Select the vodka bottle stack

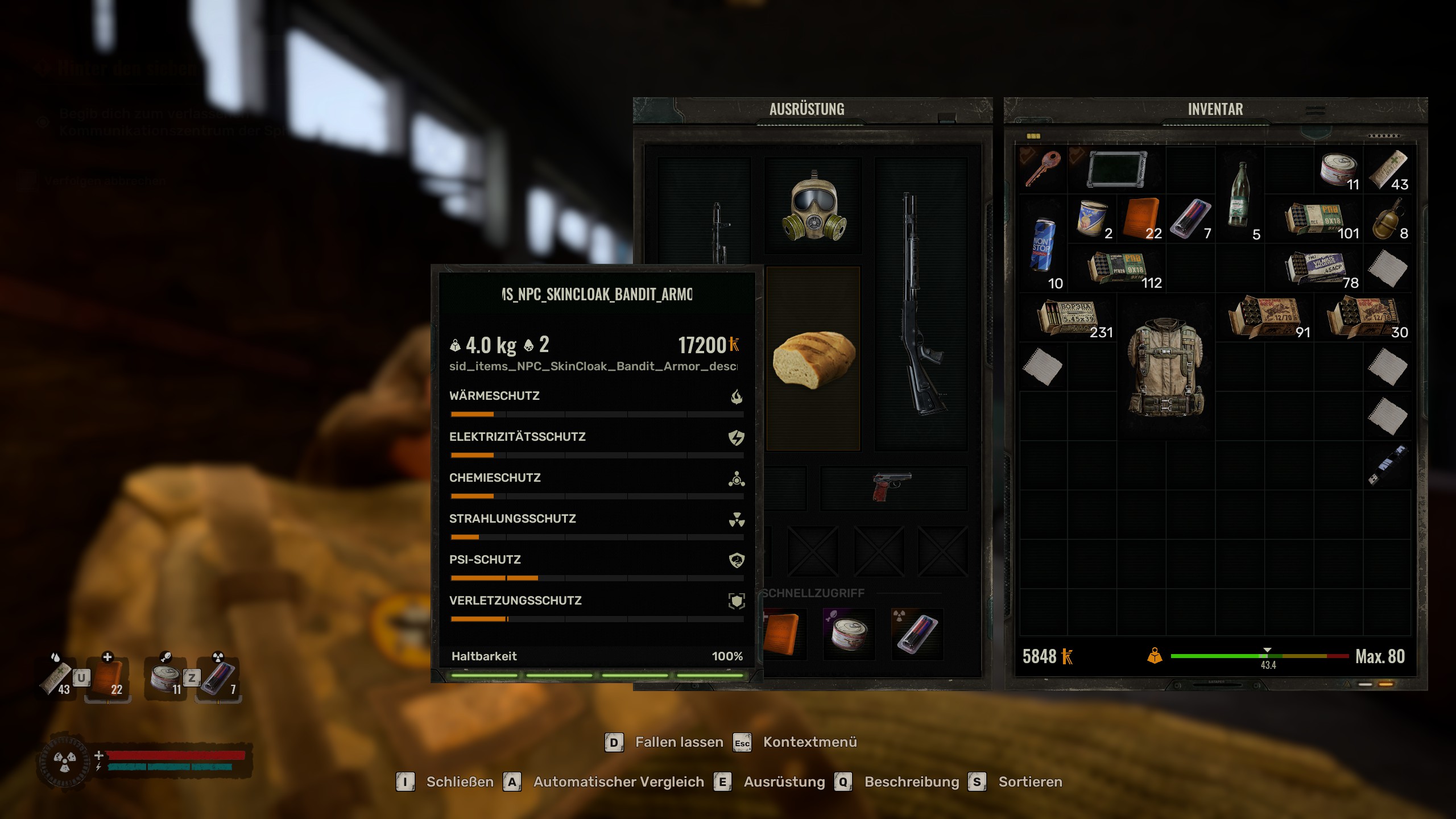[1239, 195]
